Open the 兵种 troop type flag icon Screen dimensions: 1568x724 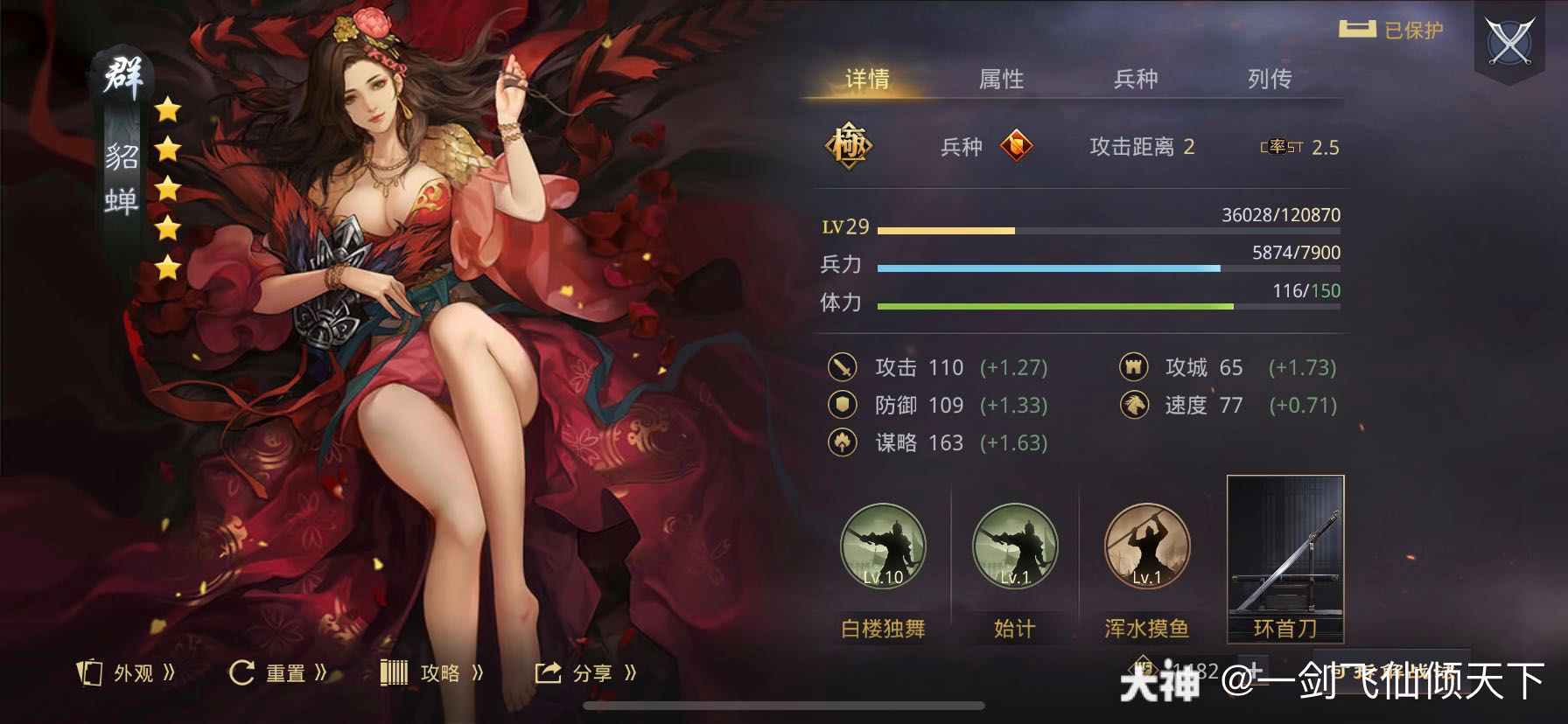pos(1017,147)
